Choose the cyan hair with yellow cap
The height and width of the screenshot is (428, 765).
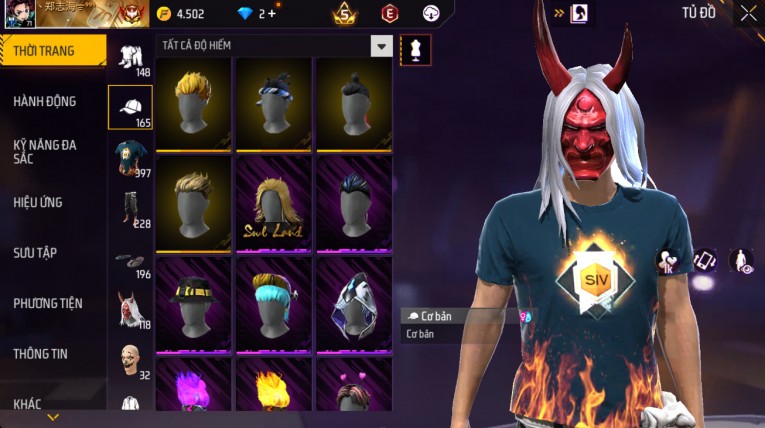[x=274, y=302]
